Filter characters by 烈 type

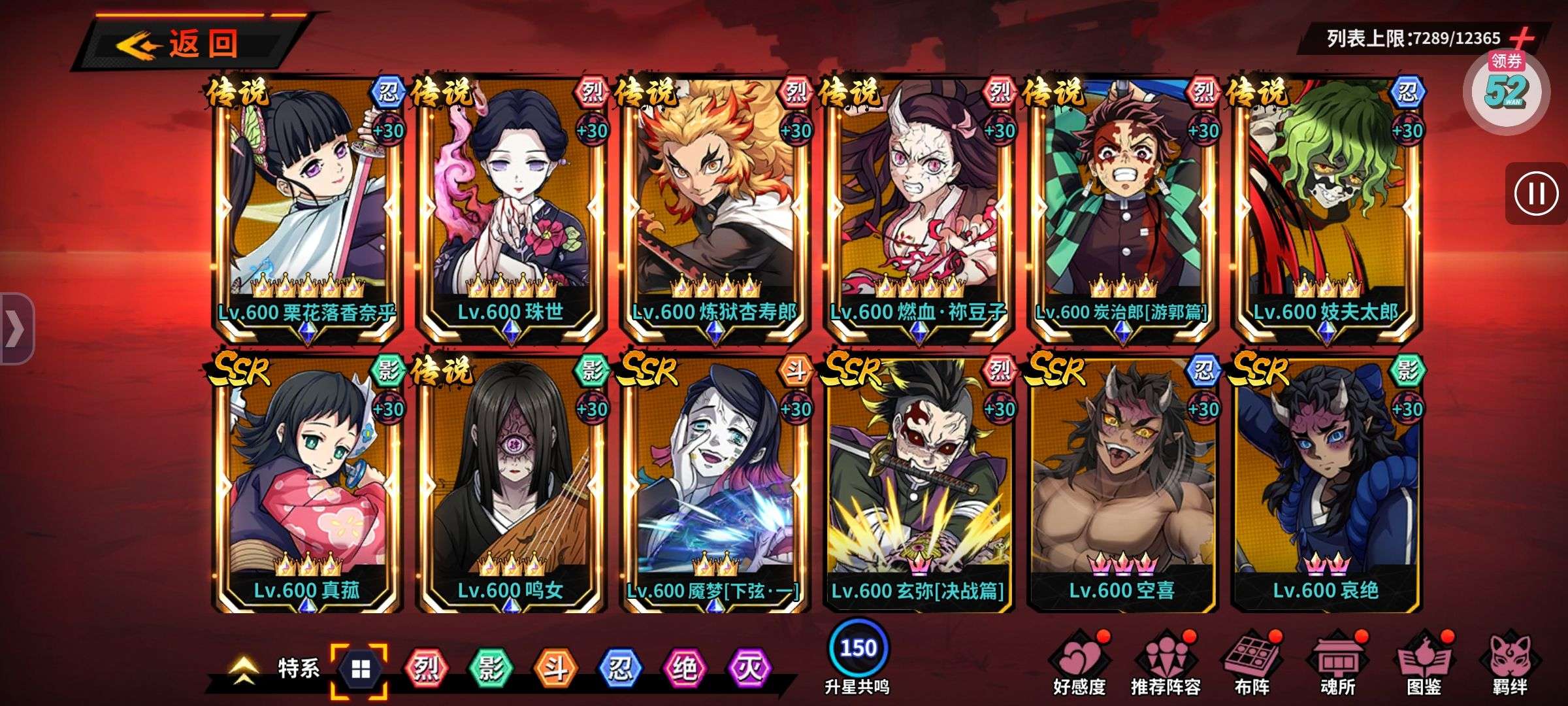coord(426,669)
